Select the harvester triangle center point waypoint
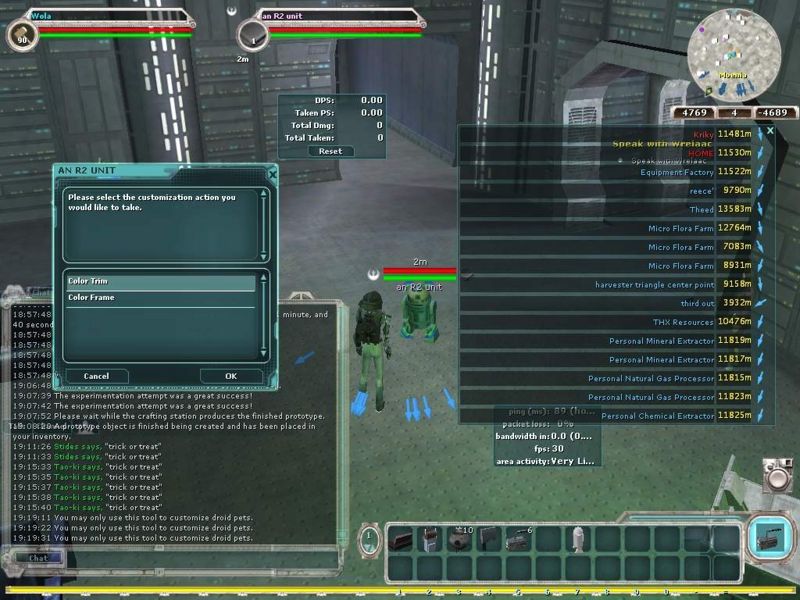 (x=654, y=284)
